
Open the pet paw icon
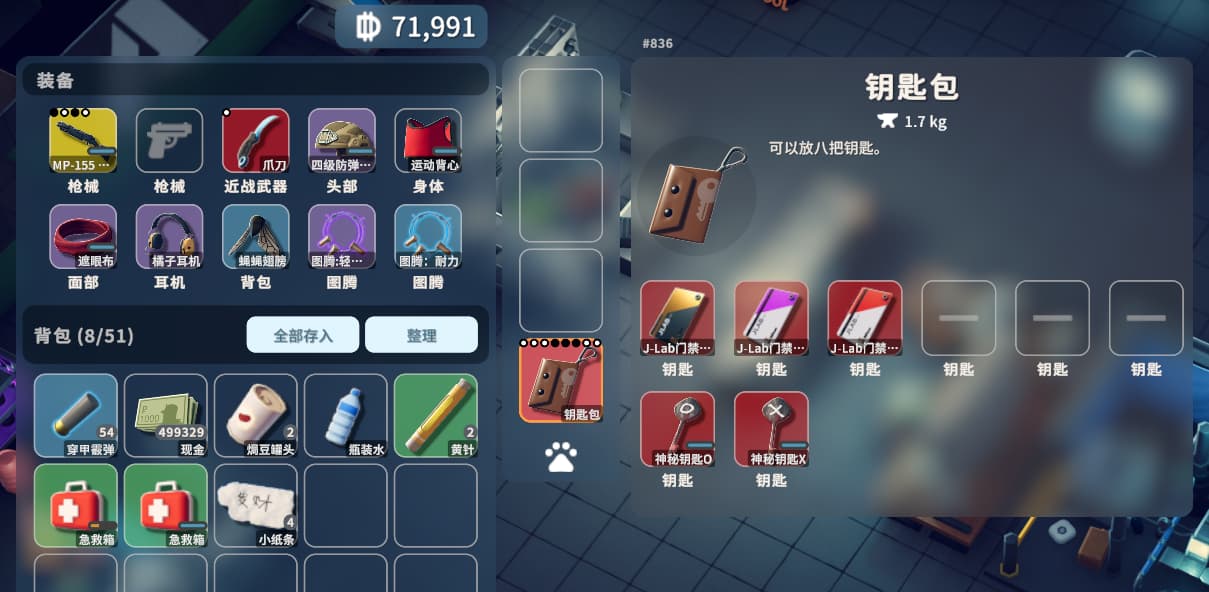coord(561,457)
